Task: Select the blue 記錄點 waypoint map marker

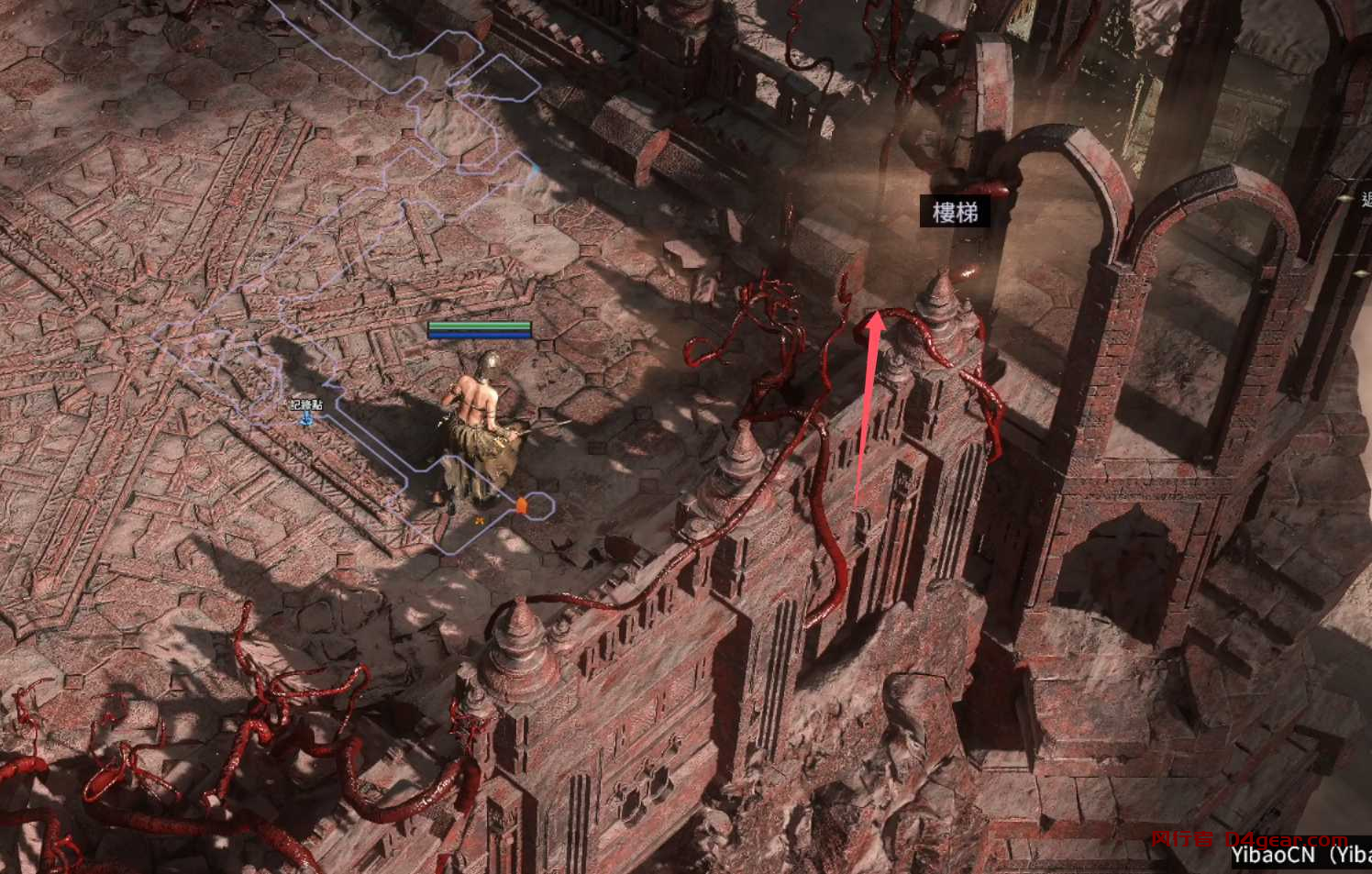Action: [308, 419]
